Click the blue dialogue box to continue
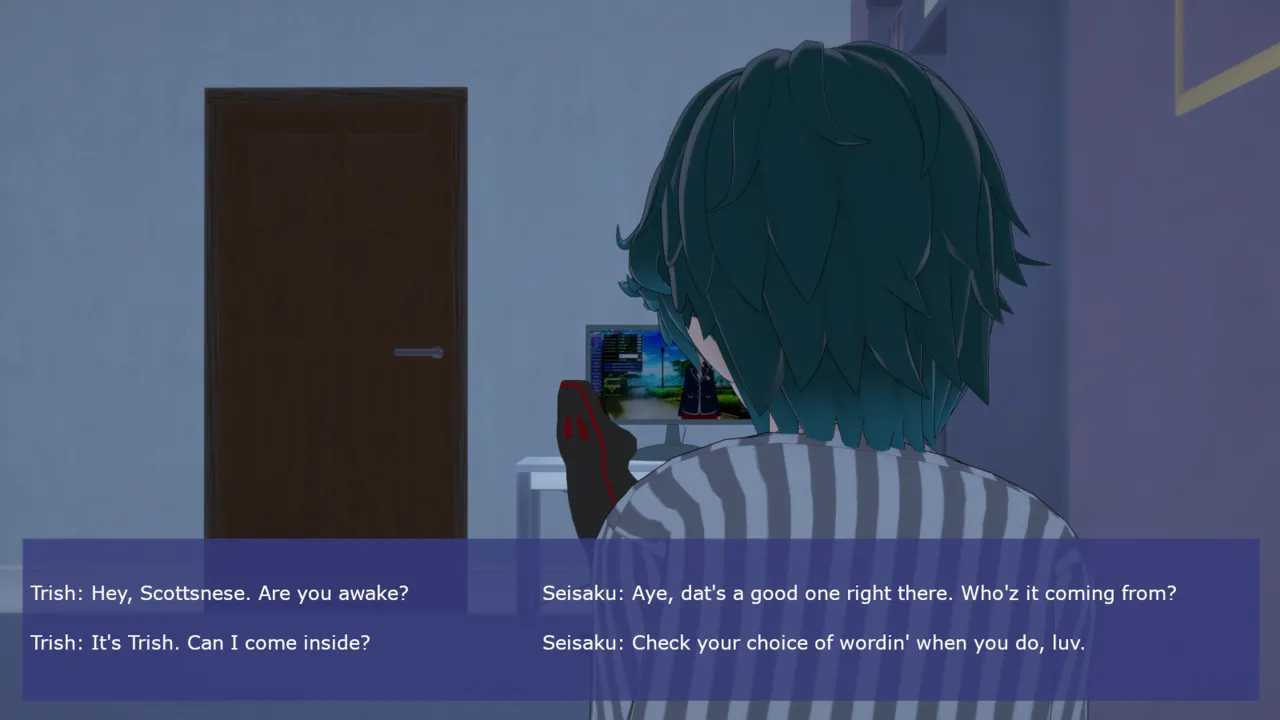 (x=640, y=618)
